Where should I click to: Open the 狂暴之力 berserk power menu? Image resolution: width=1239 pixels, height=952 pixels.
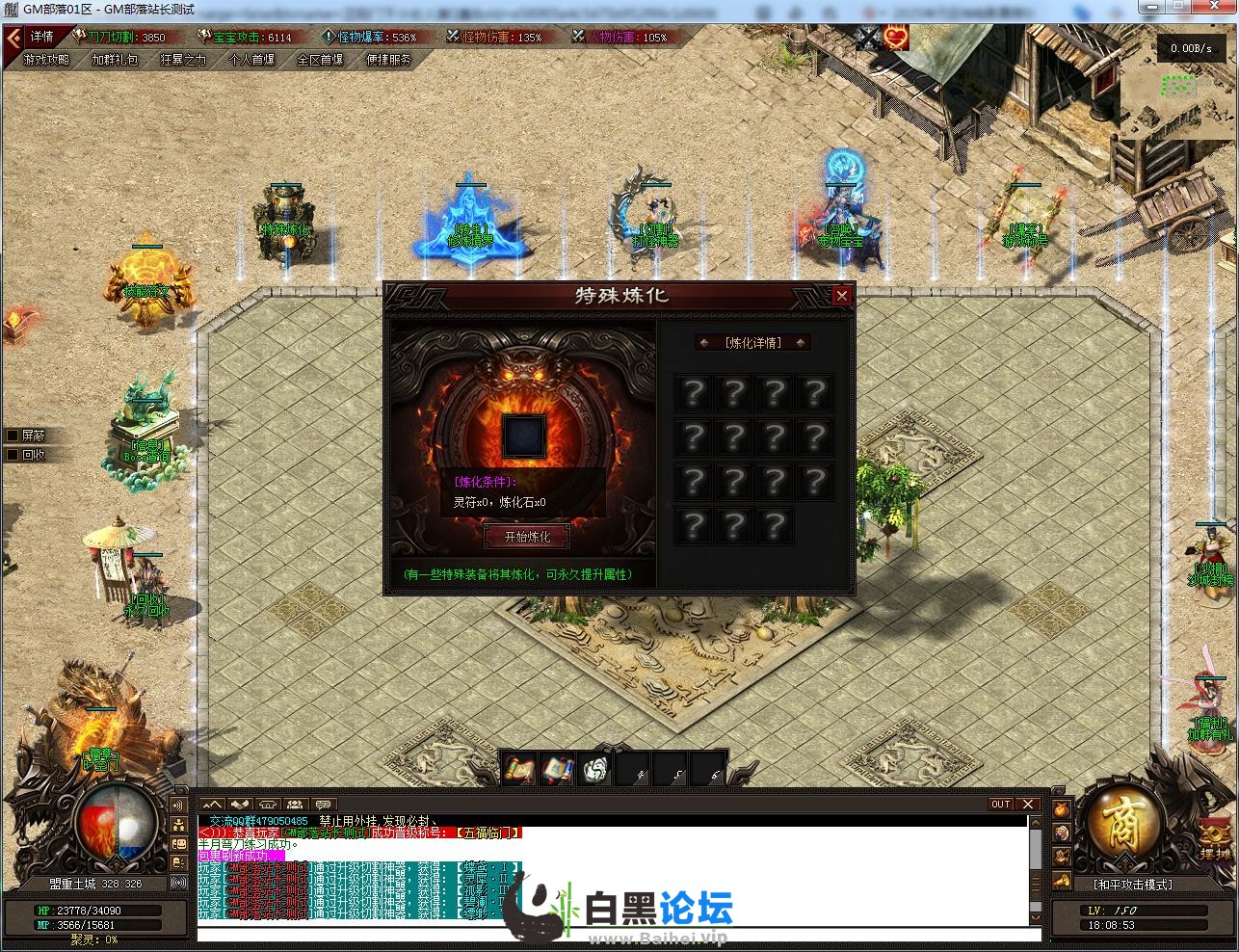(183, 60)
